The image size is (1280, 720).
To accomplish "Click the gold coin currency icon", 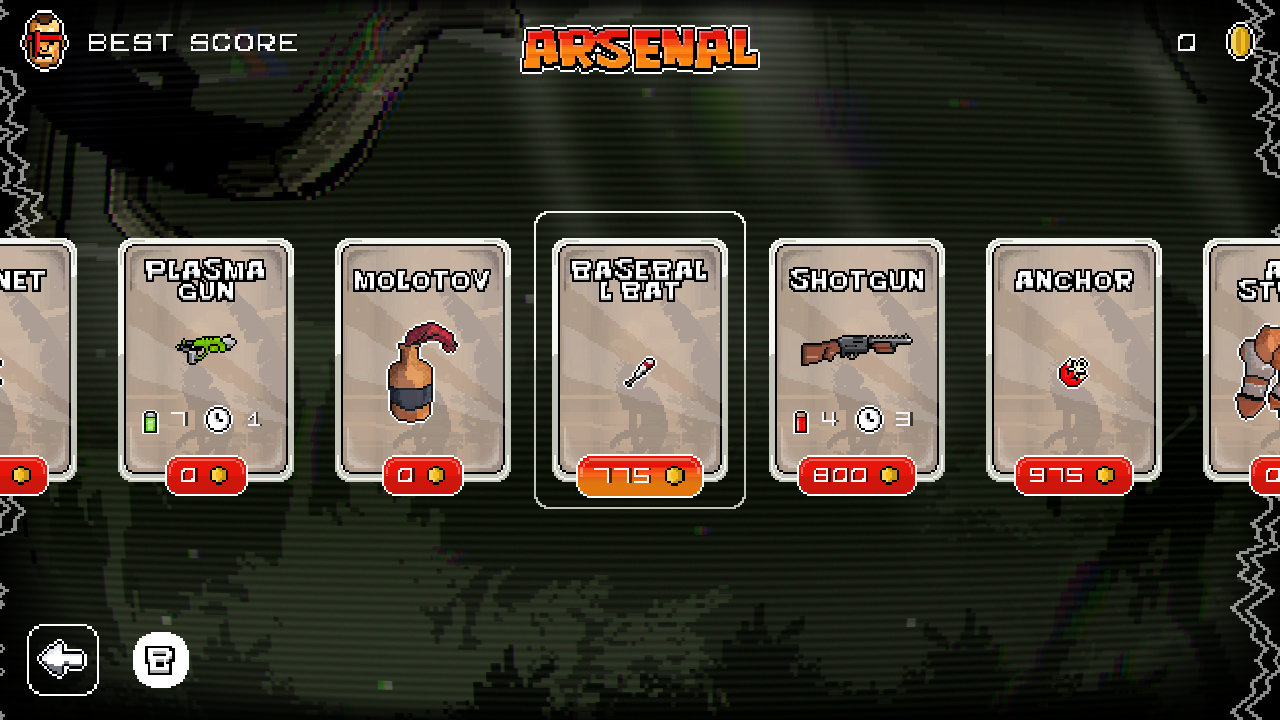I will pyautogui.click(x=1241, y=42).
